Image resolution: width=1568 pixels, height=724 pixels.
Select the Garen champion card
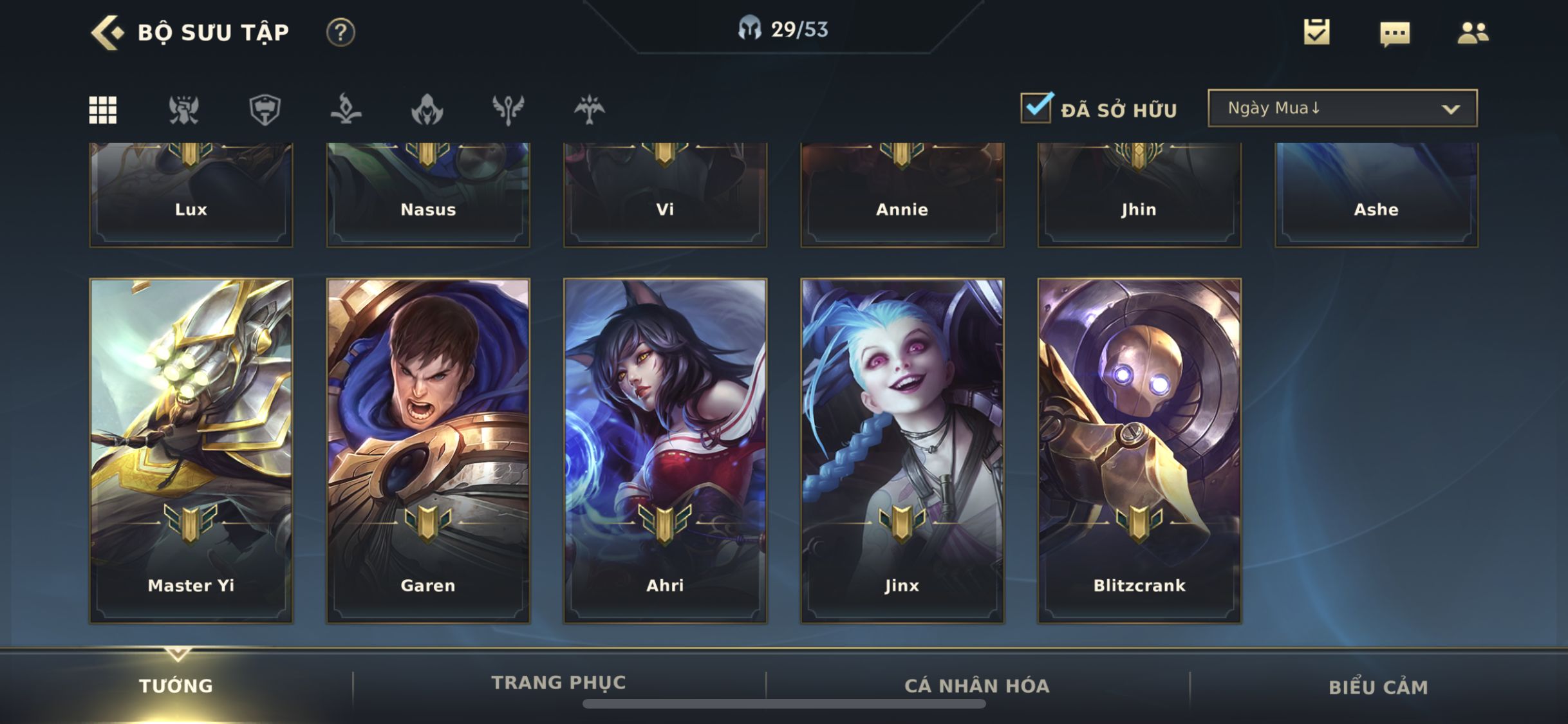pos(428,450)
